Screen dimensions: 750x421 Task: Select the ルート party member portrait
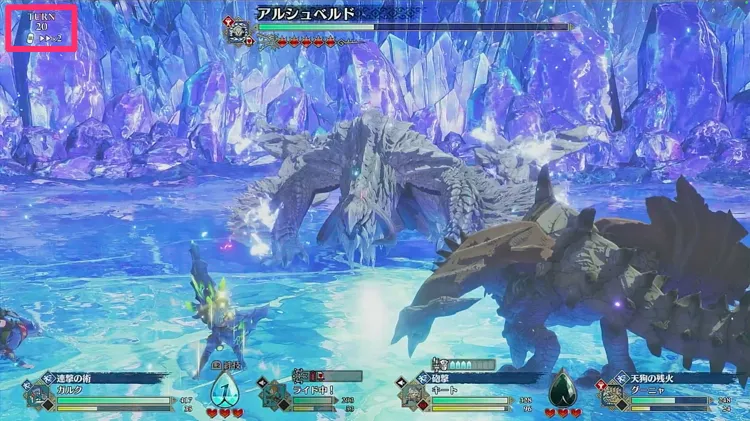pyautogui.click(x=414, y=394)
